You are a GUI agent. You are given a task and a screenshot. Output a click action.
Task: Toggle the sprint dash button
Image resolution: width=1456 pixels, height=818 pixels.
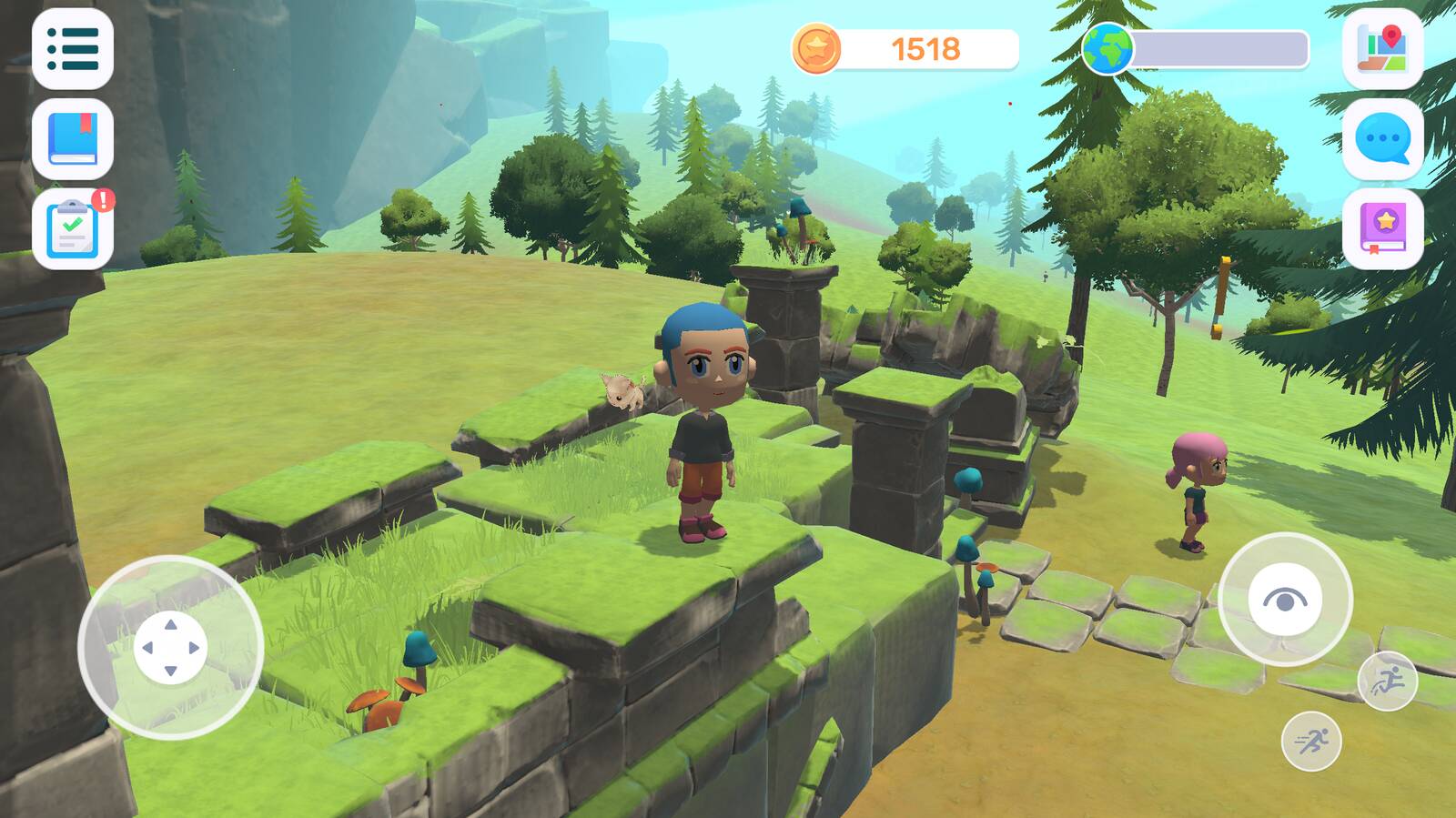coord(1310,742)
